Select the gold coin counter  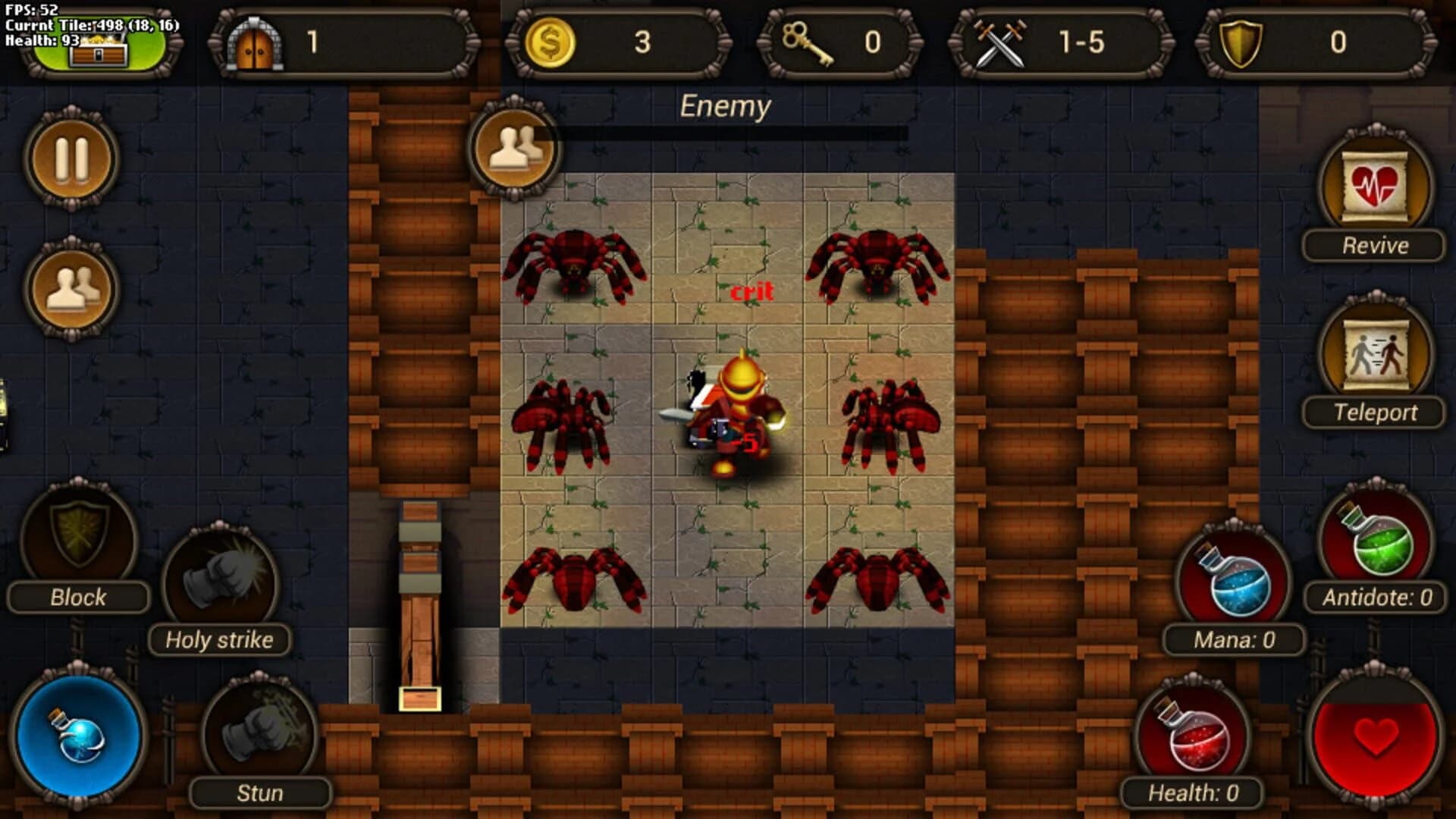550,42
